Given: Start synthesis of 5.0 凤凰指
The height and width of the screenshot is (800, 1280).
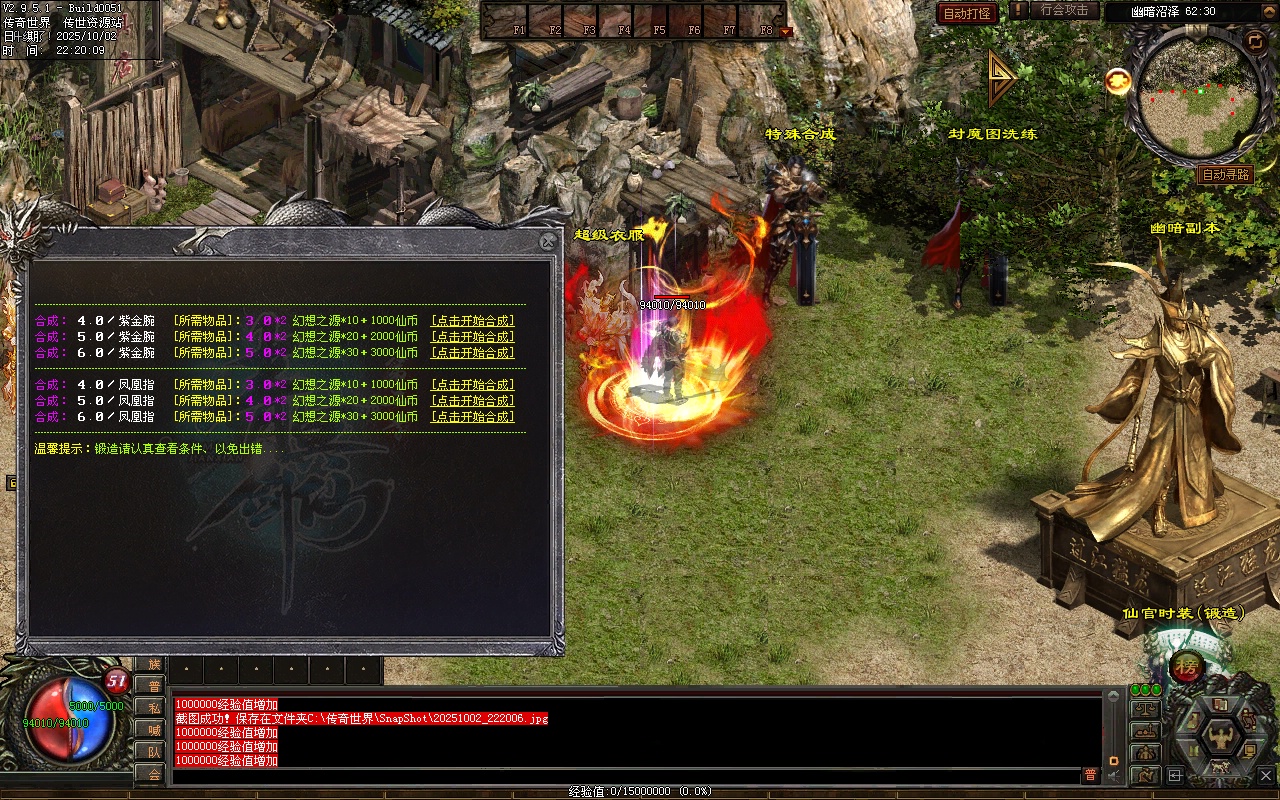Looking at the screenshot, I should [x=472, y=401].
